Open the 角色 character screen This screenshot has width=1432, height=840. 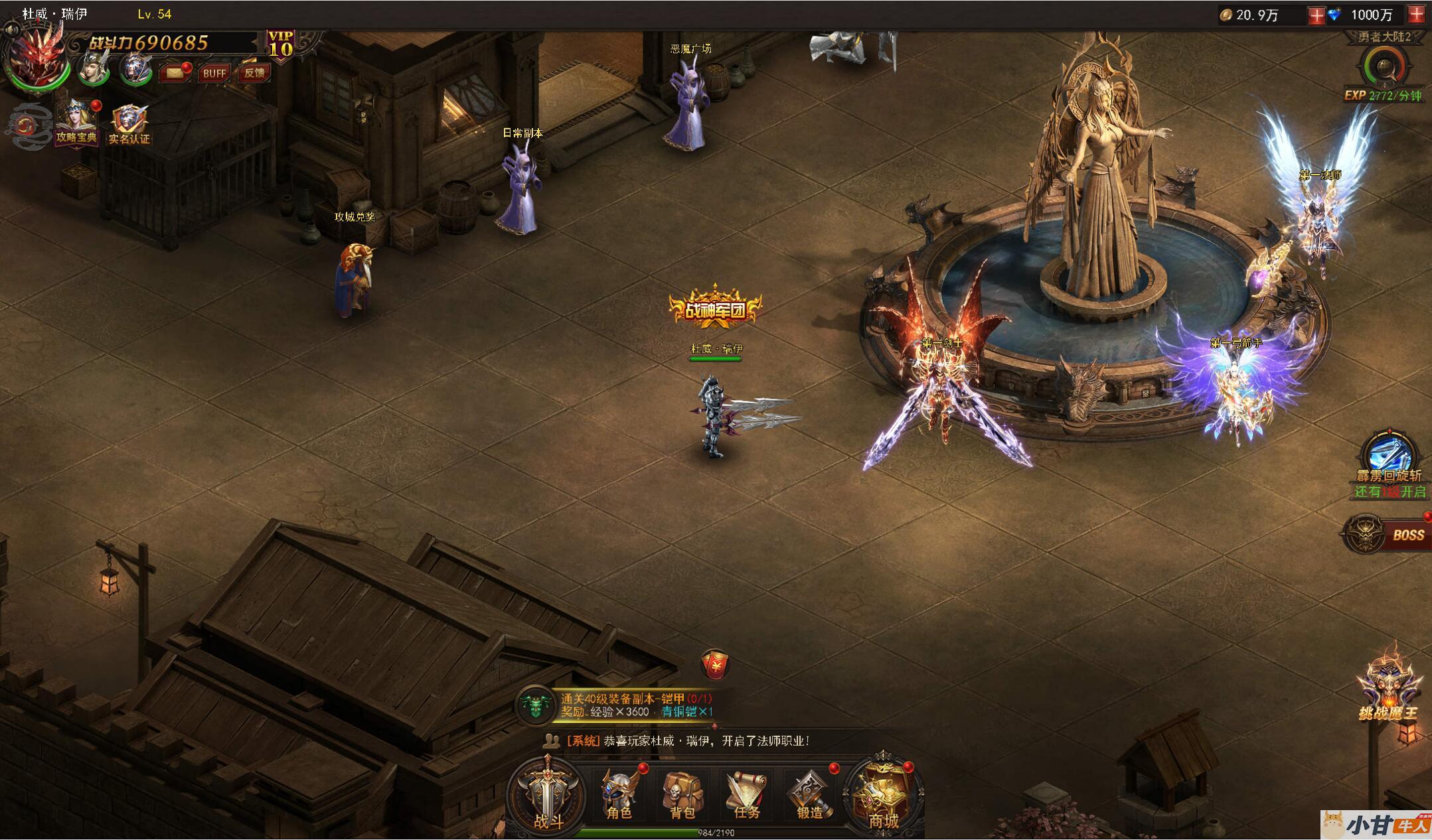tap(619, 796)
